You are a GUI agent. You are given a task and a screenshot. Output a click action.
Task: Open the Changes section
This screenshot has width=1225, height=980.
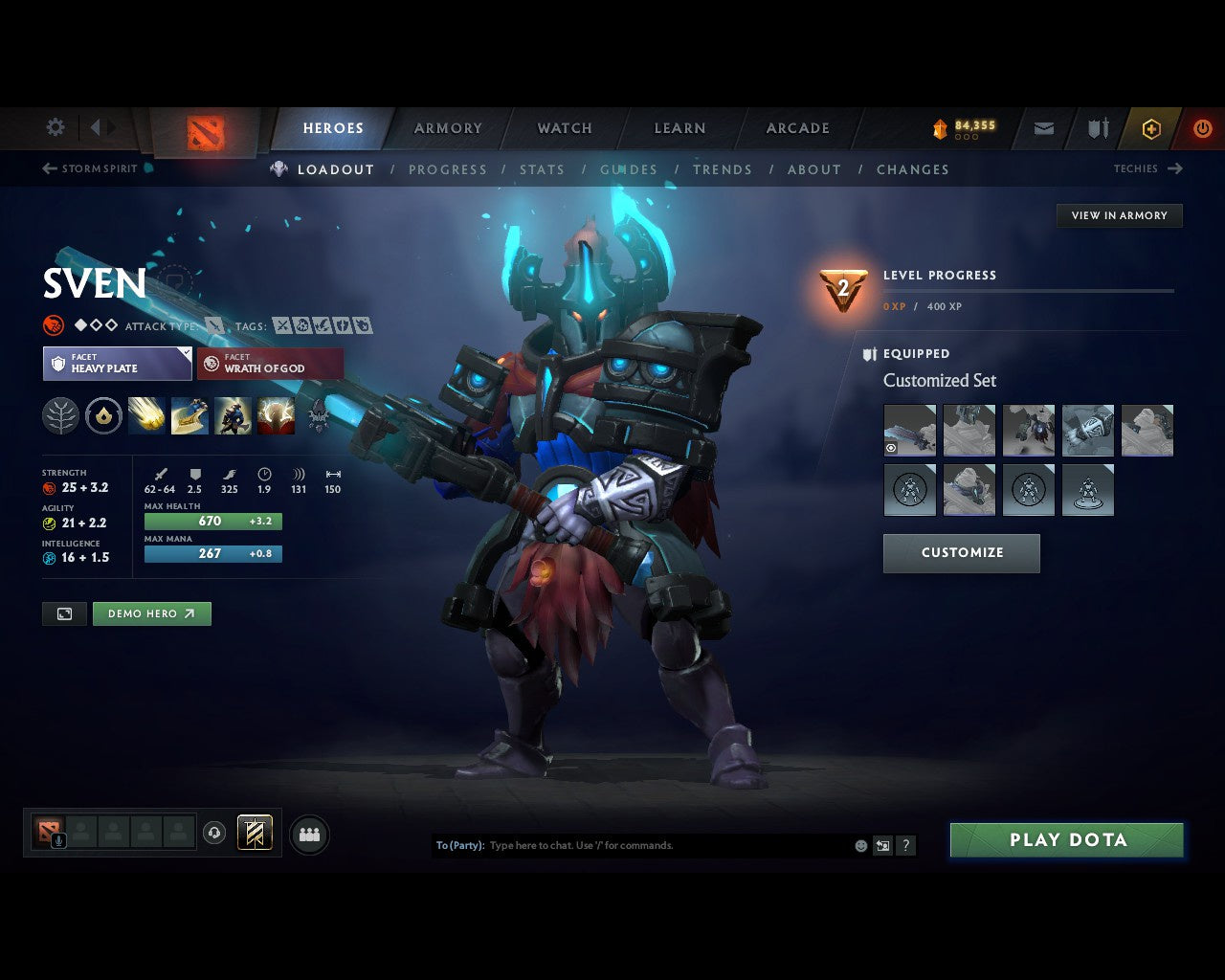coord(912,169)
